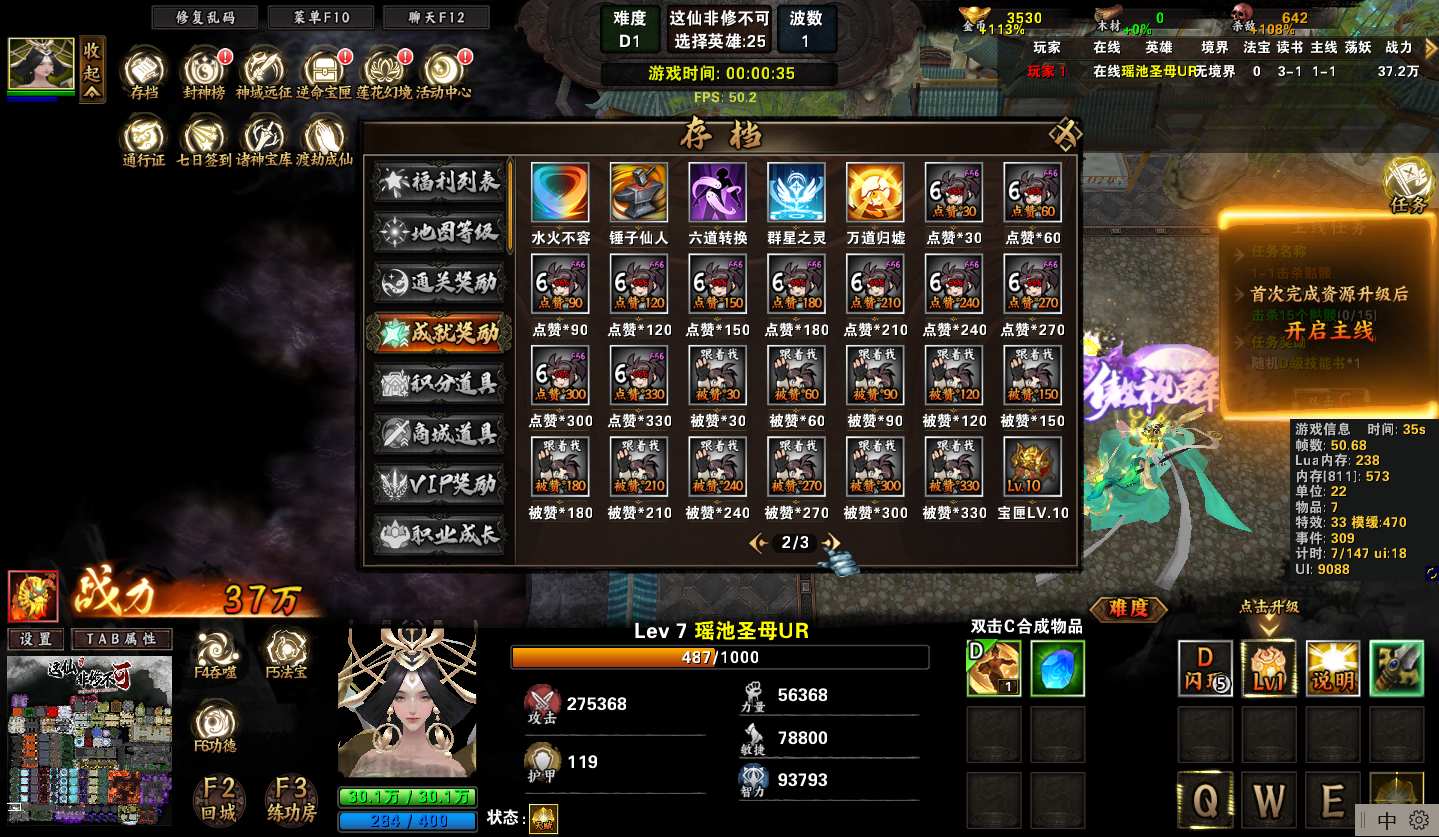This screenshot has height=837, width=1439.
Task: Select the 通关奖励 tab
Action: click(x=438, y=283)
